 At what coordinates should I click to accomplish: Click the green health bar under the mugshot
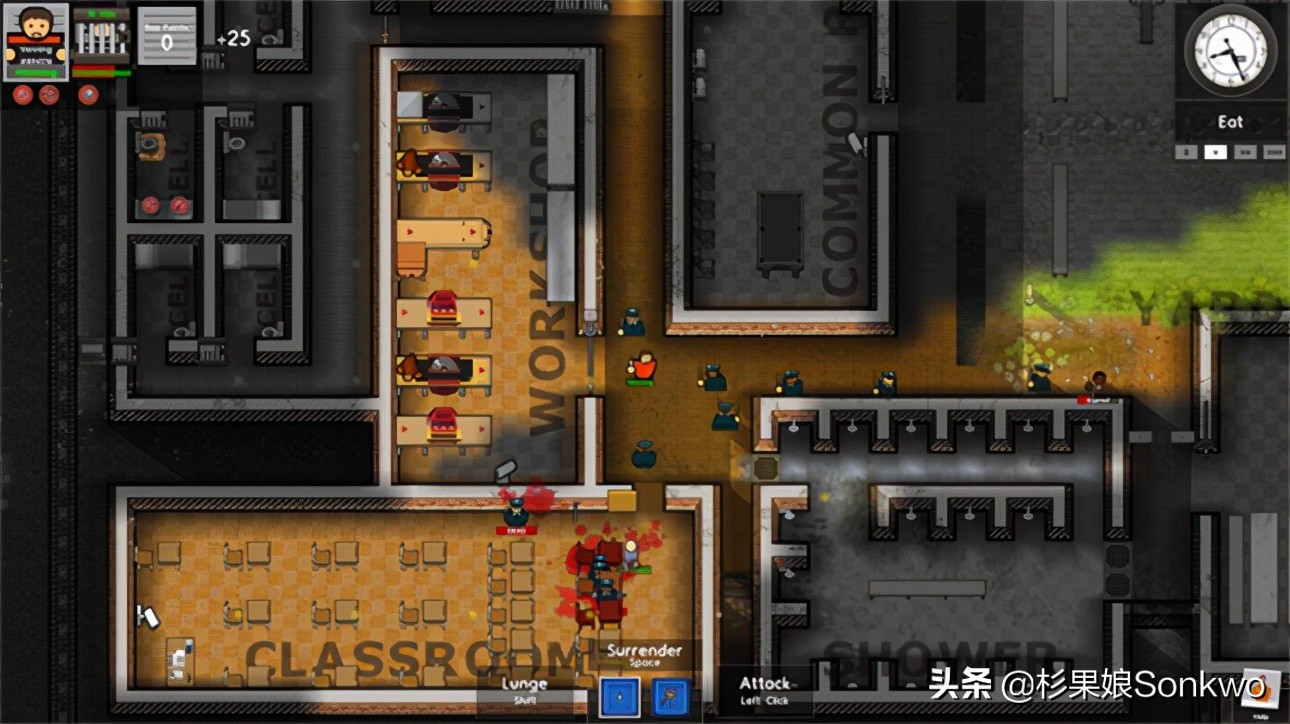pyautogui.click(x=34, y=72)
